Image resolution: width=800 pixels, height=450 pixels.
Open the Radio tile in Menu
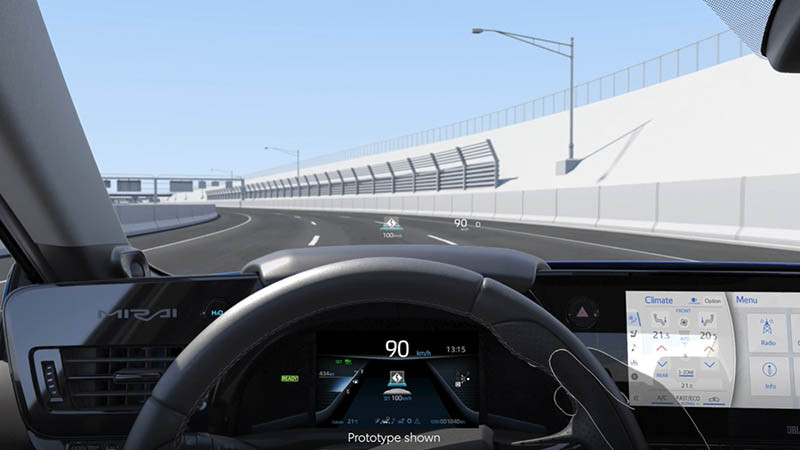pos(769,331)
